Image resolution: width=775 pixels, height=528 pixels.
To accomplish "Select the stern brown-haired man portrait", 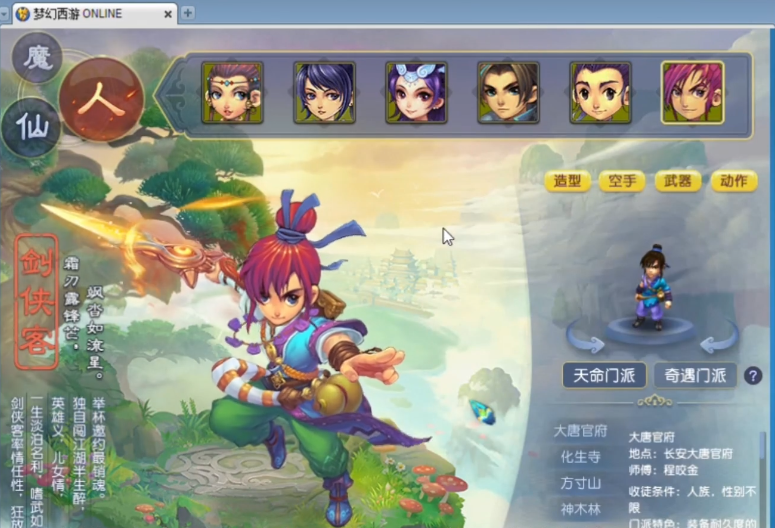I will (x=508, y=93).
